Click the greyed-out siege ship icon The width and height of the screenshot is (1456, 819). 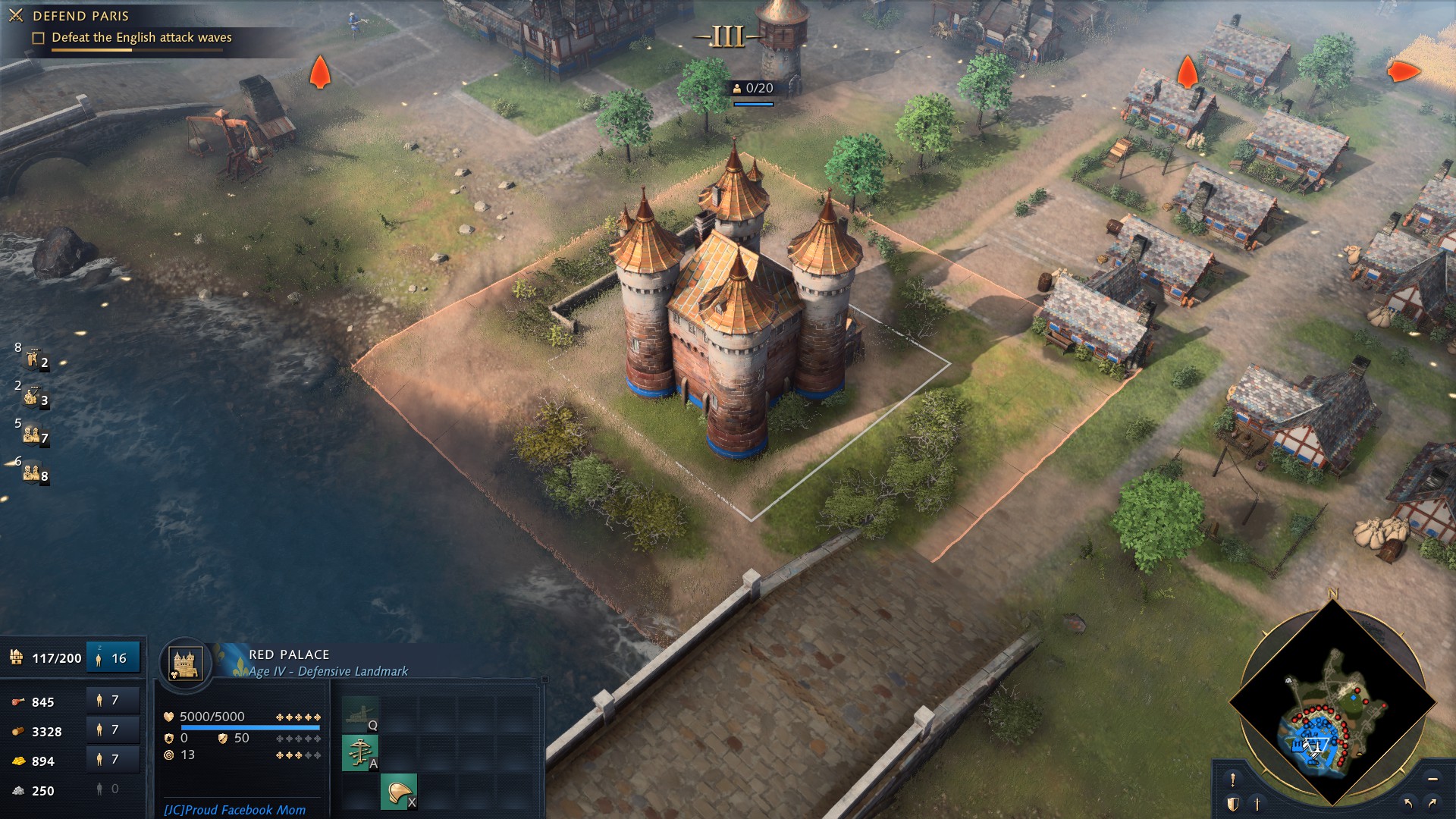coord(359,714)
